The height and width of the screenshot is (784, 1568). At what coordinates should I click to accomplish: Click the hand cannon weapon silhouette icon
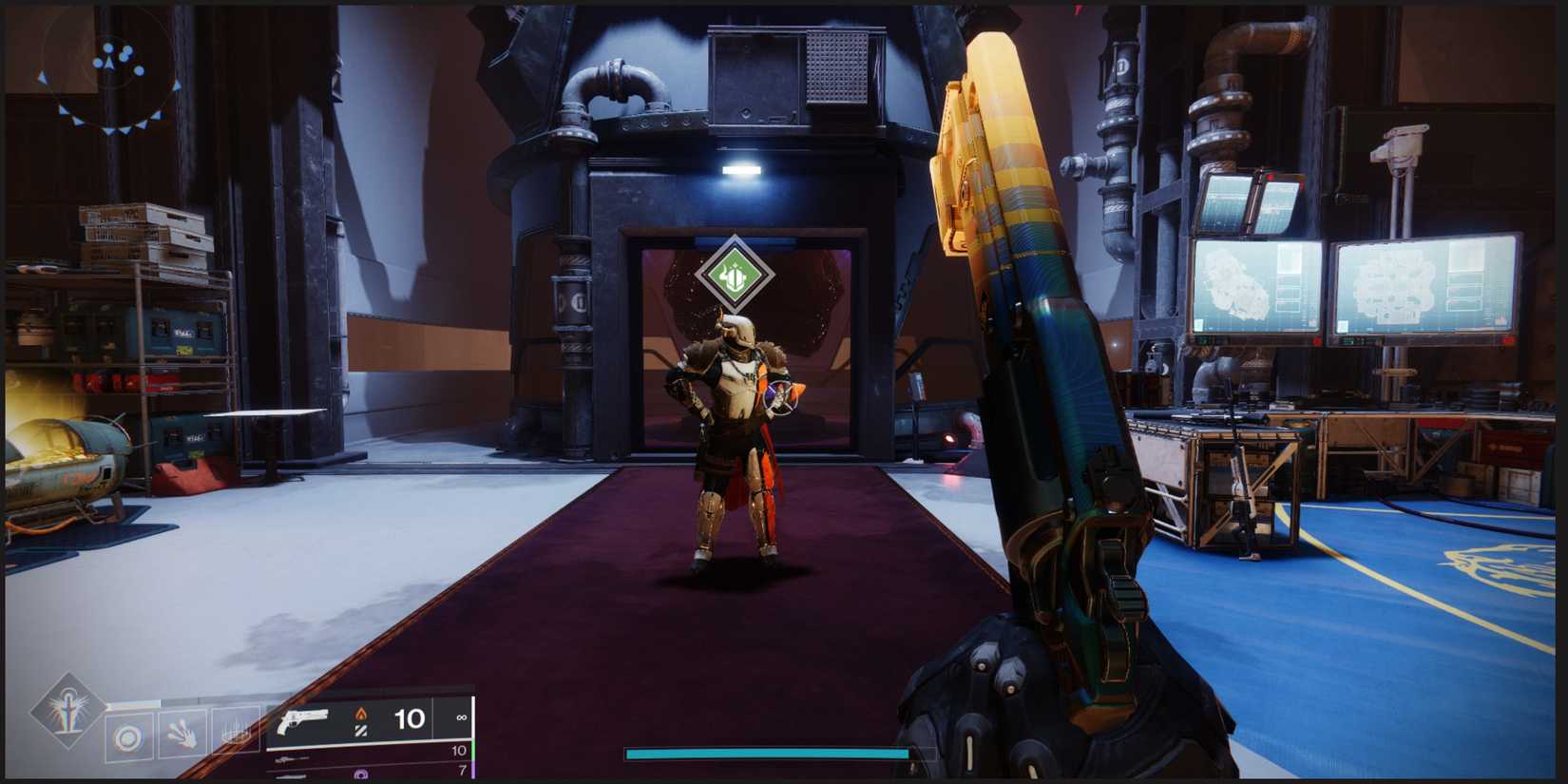click(303, 719)
